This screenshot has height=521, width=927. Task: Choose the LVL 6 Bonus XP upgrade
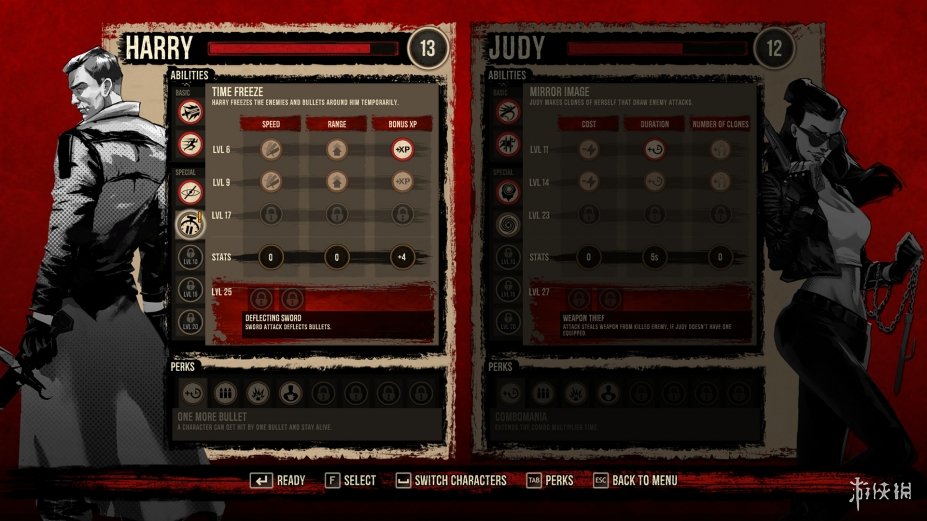tap(402, 149)
